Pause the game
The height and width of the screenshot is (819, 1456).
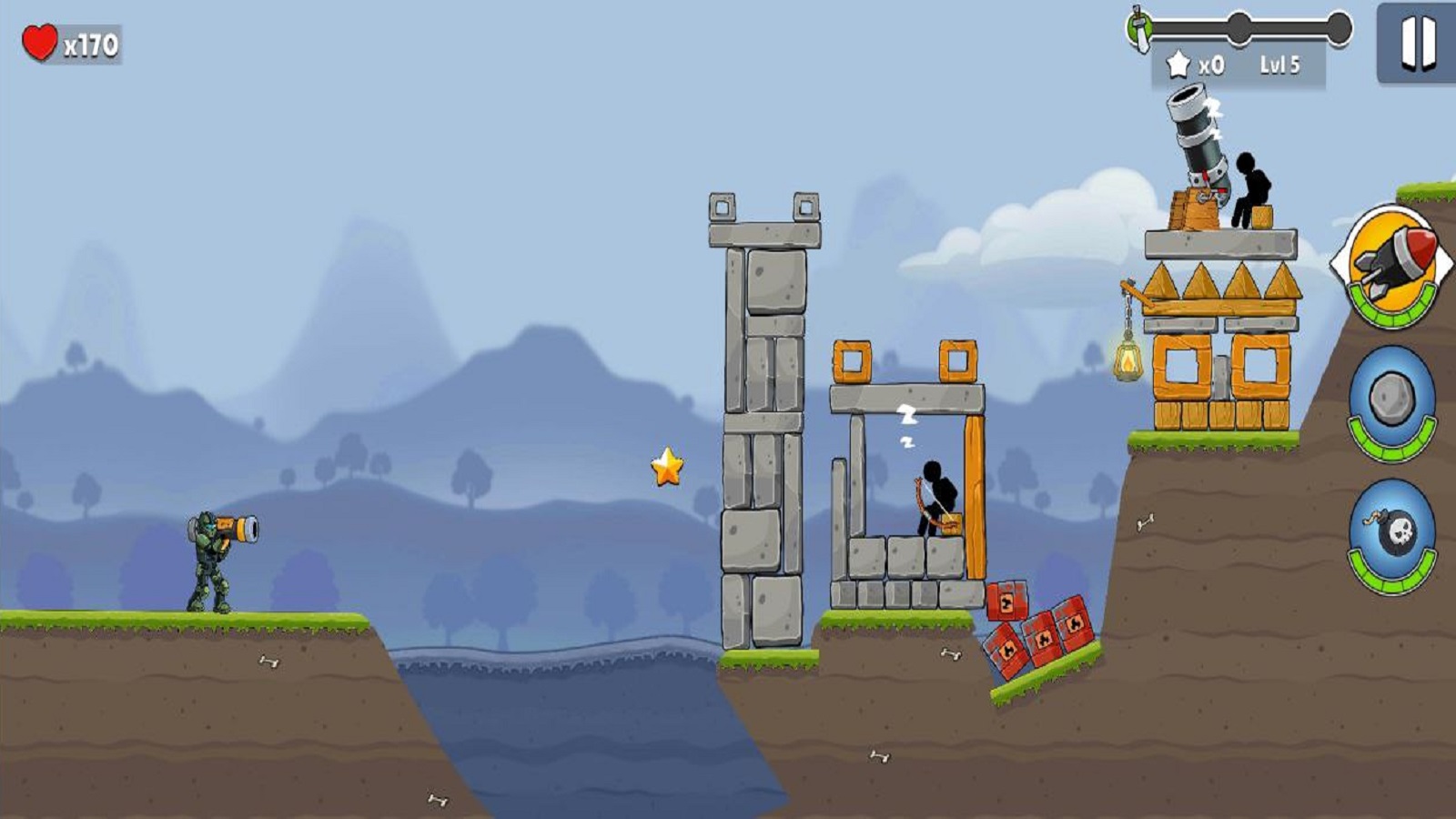tap(1416, 43)
